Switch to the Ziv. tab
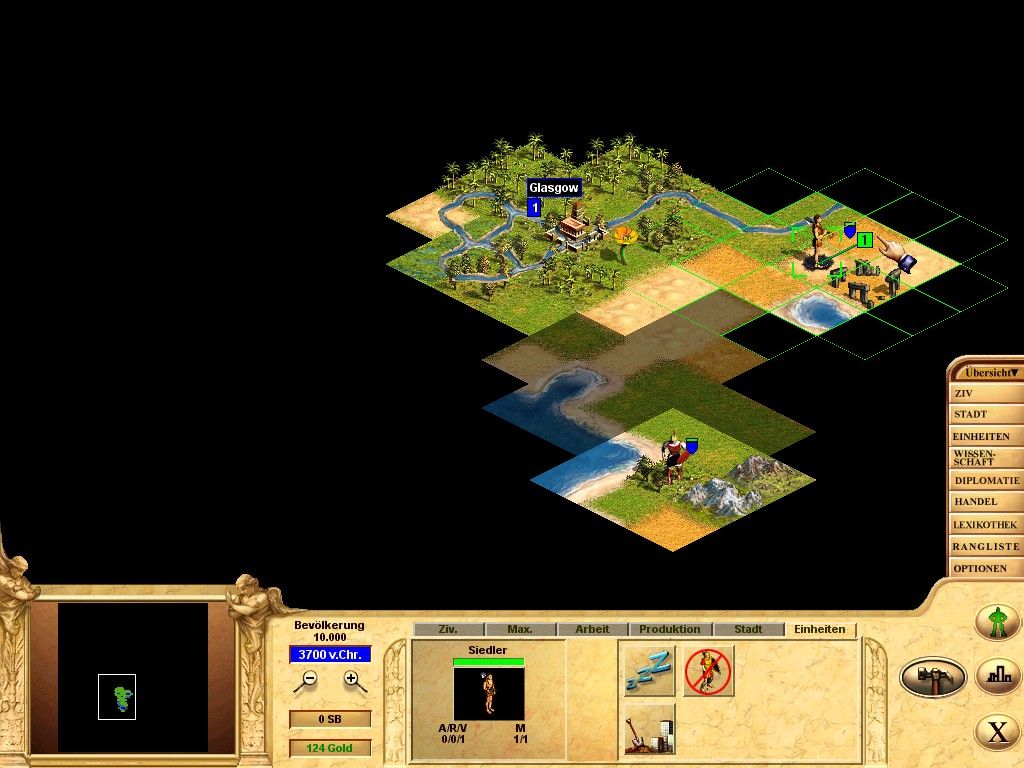Screen dimensions: 1024x768 [448, 629]
